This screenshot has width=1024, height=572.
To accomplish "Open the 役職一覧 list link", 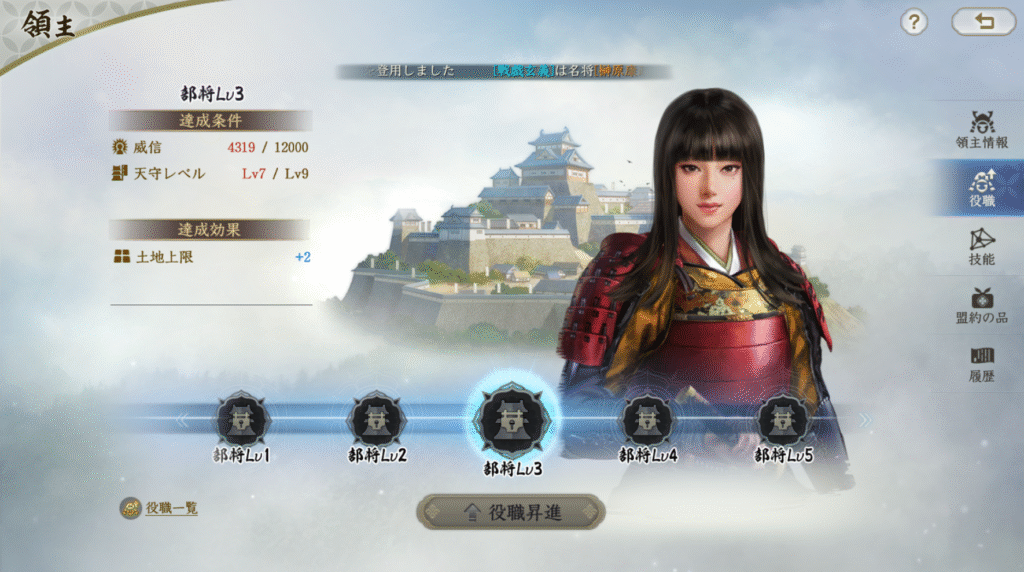I will tap(170, 508).
